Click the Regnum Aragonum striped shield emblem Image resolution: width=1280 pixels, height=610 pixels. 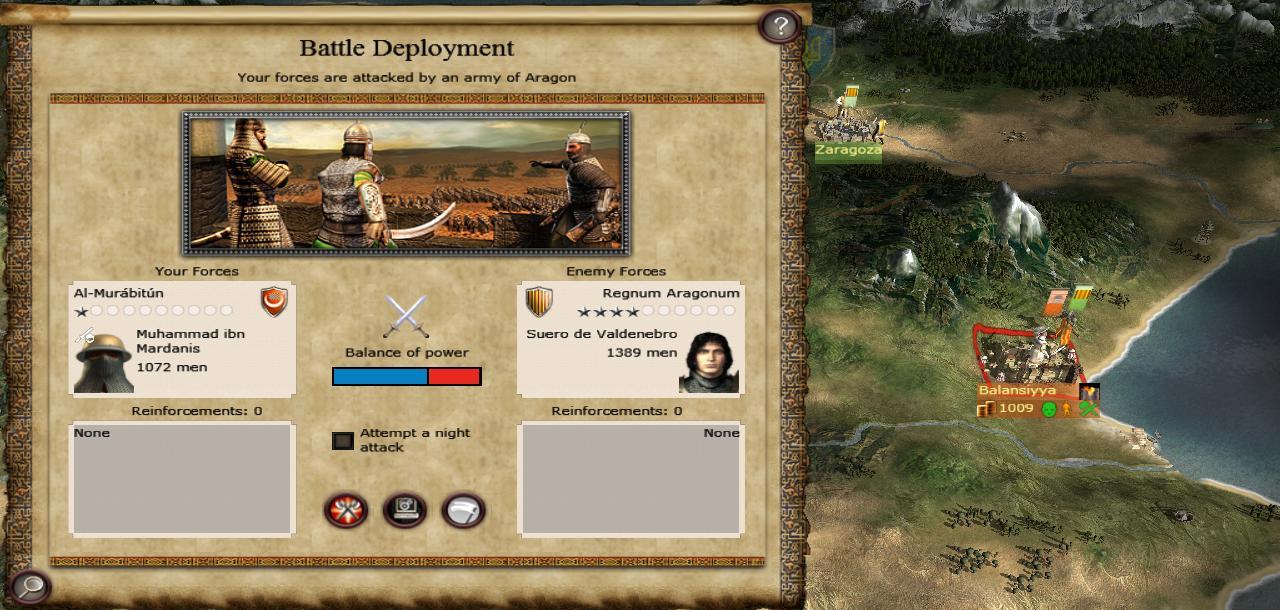click(540, 301)
